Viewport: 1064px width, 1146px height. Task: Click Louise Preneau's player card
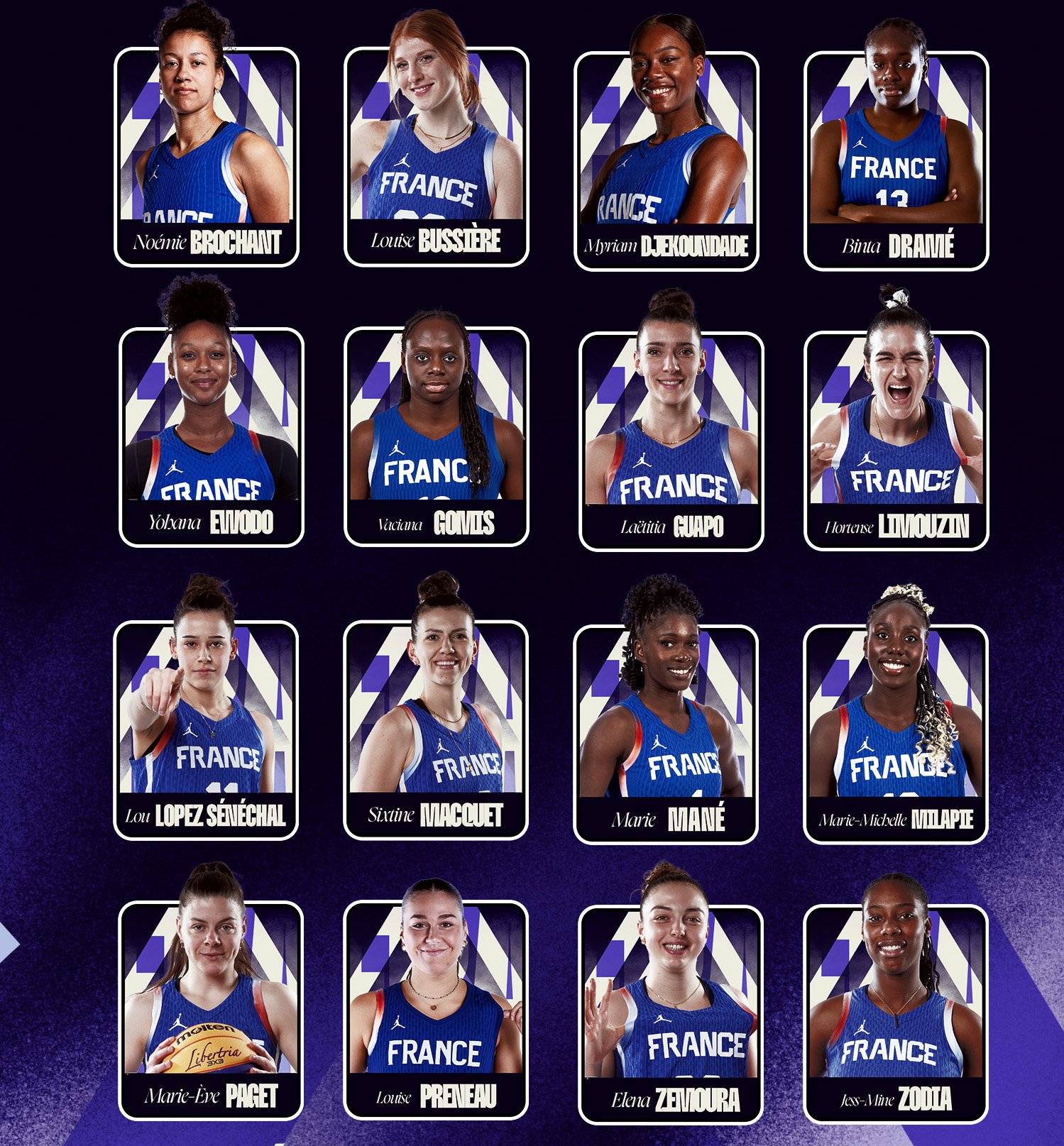coord(436,1010)
